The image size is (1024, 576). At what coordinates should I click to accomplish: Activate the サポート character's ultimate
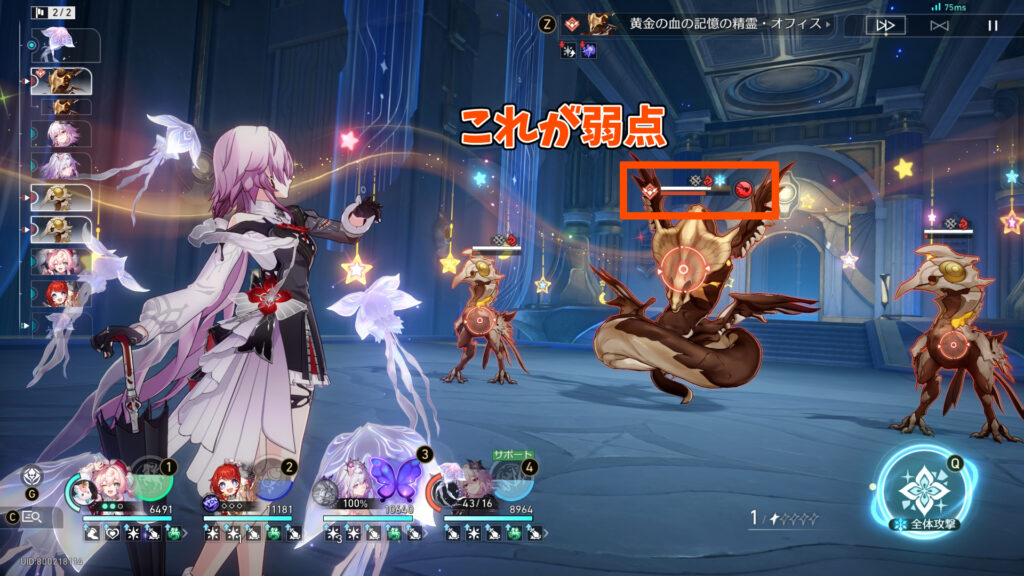click(x=510, y=479)
